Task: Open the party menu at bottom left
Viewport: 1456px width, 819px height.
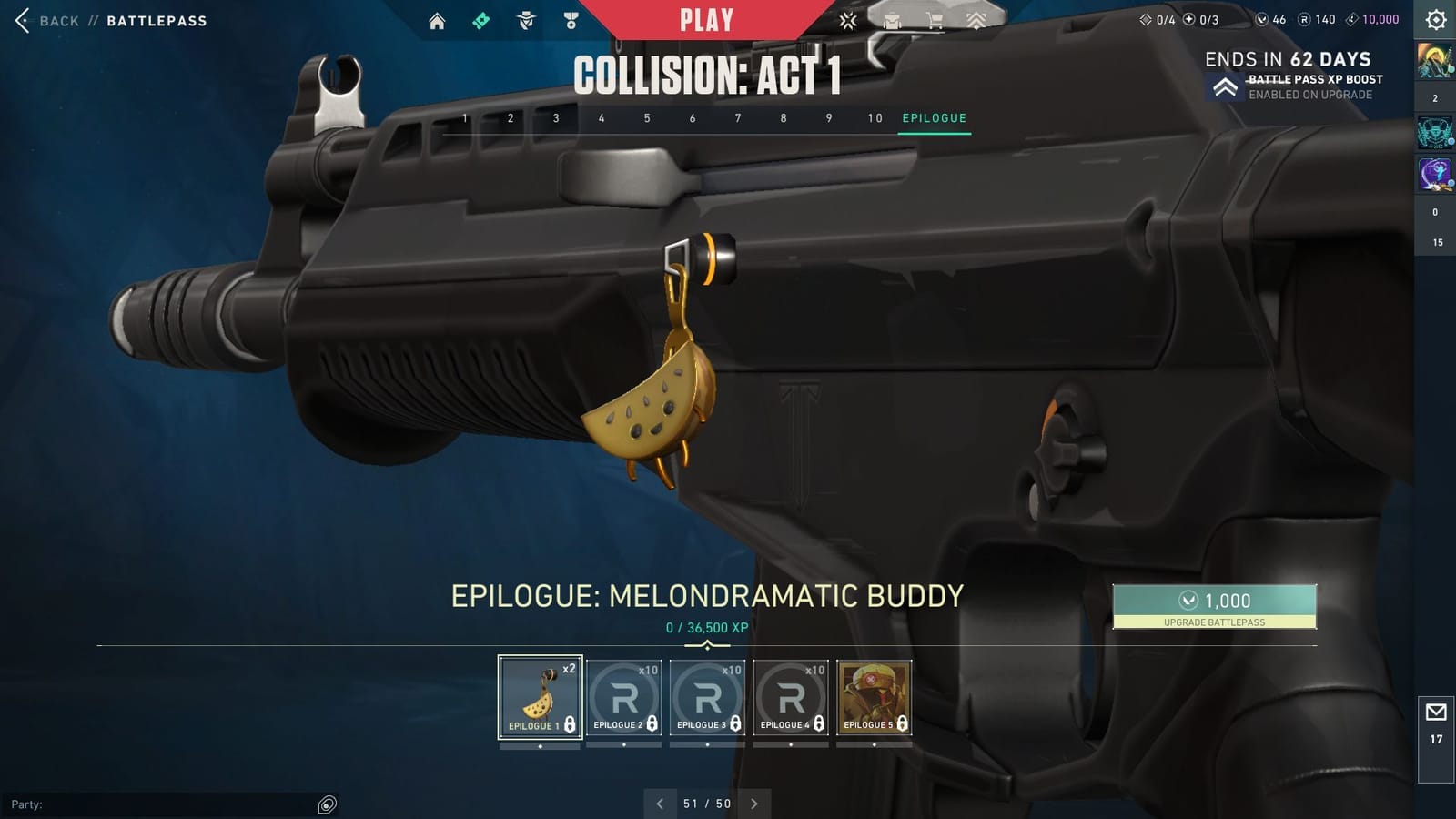Action: (325, 804)
